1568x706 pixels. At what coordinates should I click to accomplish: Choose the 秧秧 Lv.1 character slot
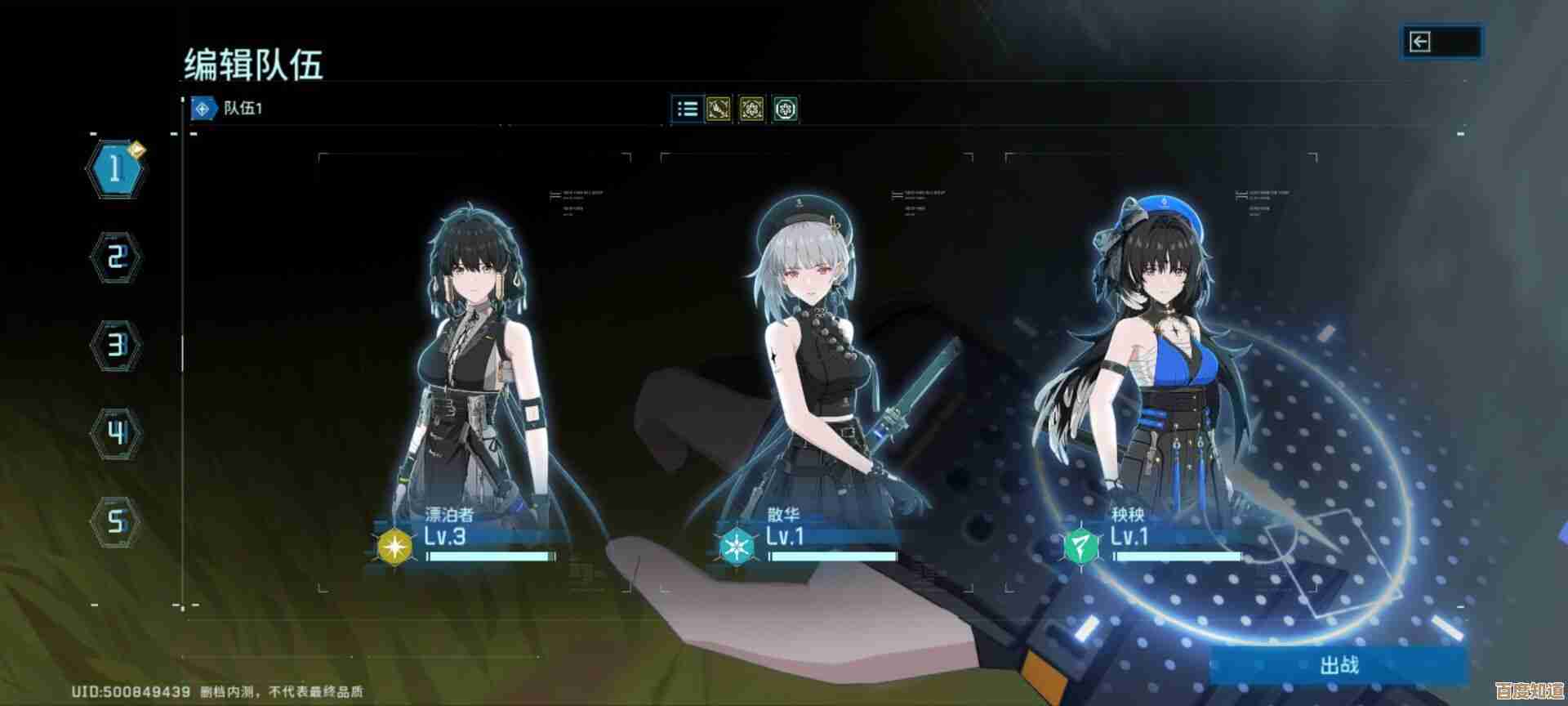pos(1160,368)
